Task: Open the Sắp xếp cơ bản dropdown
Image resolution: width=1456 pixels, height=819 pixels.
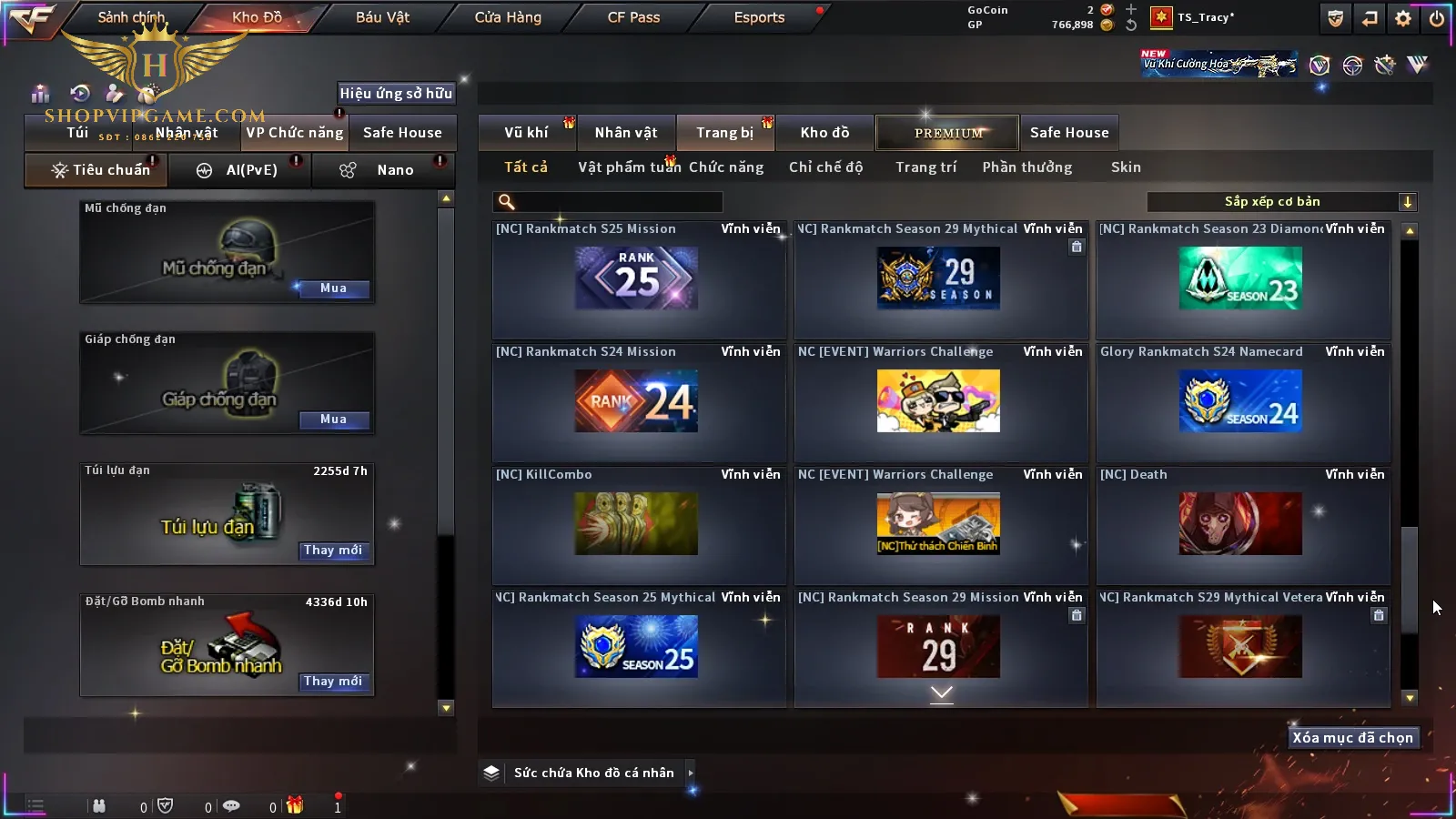Action: [1281, 202]
